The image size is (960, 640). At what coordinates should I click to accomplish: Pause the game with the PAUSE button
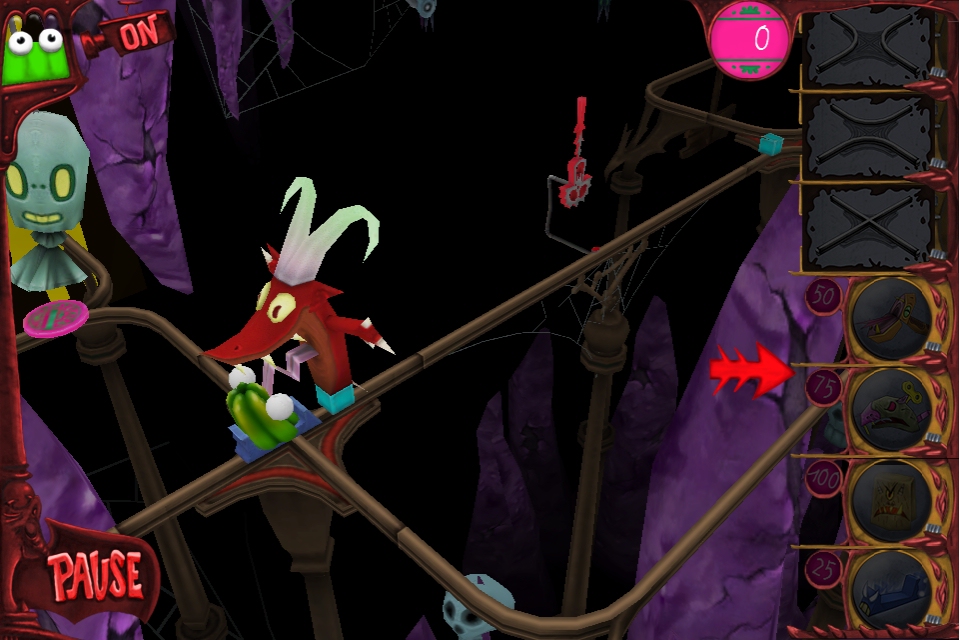click(x=97, y=576)
